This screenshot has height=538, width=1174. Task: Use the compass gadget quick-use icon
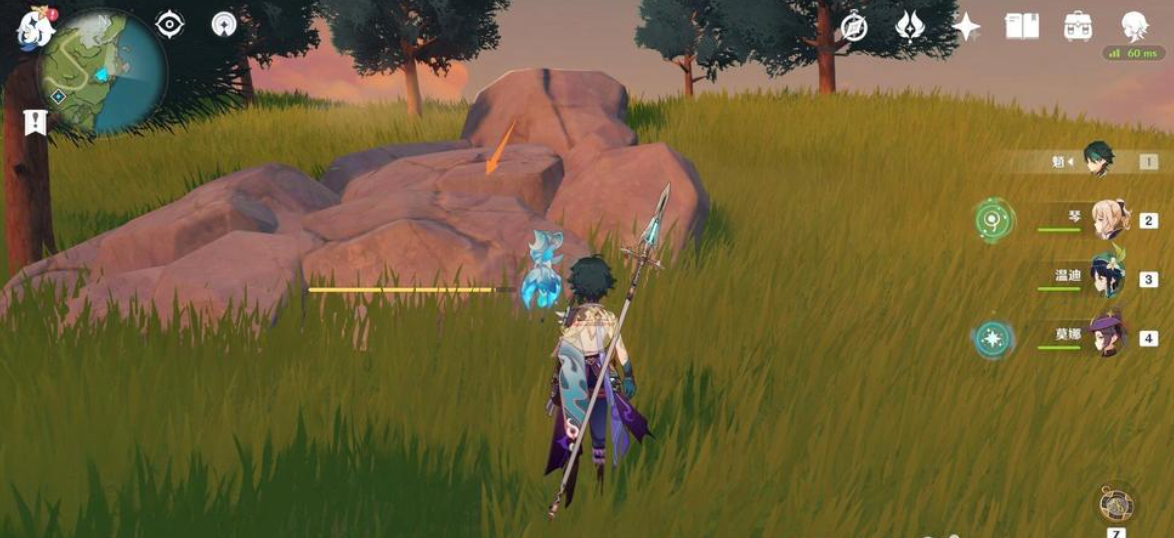(1115, 504)
